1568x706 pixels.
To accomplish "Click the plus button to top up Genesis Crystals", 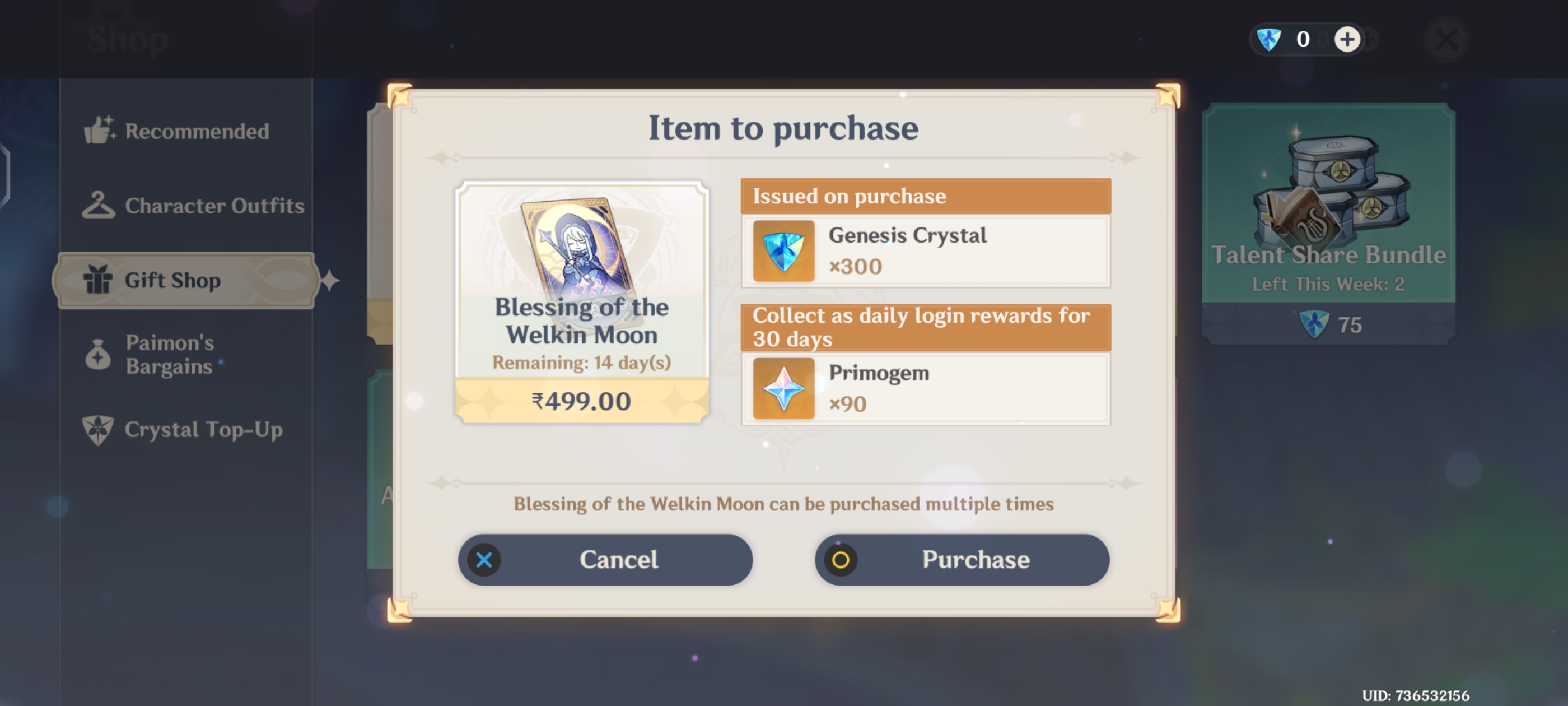I will coord(1347,39).
